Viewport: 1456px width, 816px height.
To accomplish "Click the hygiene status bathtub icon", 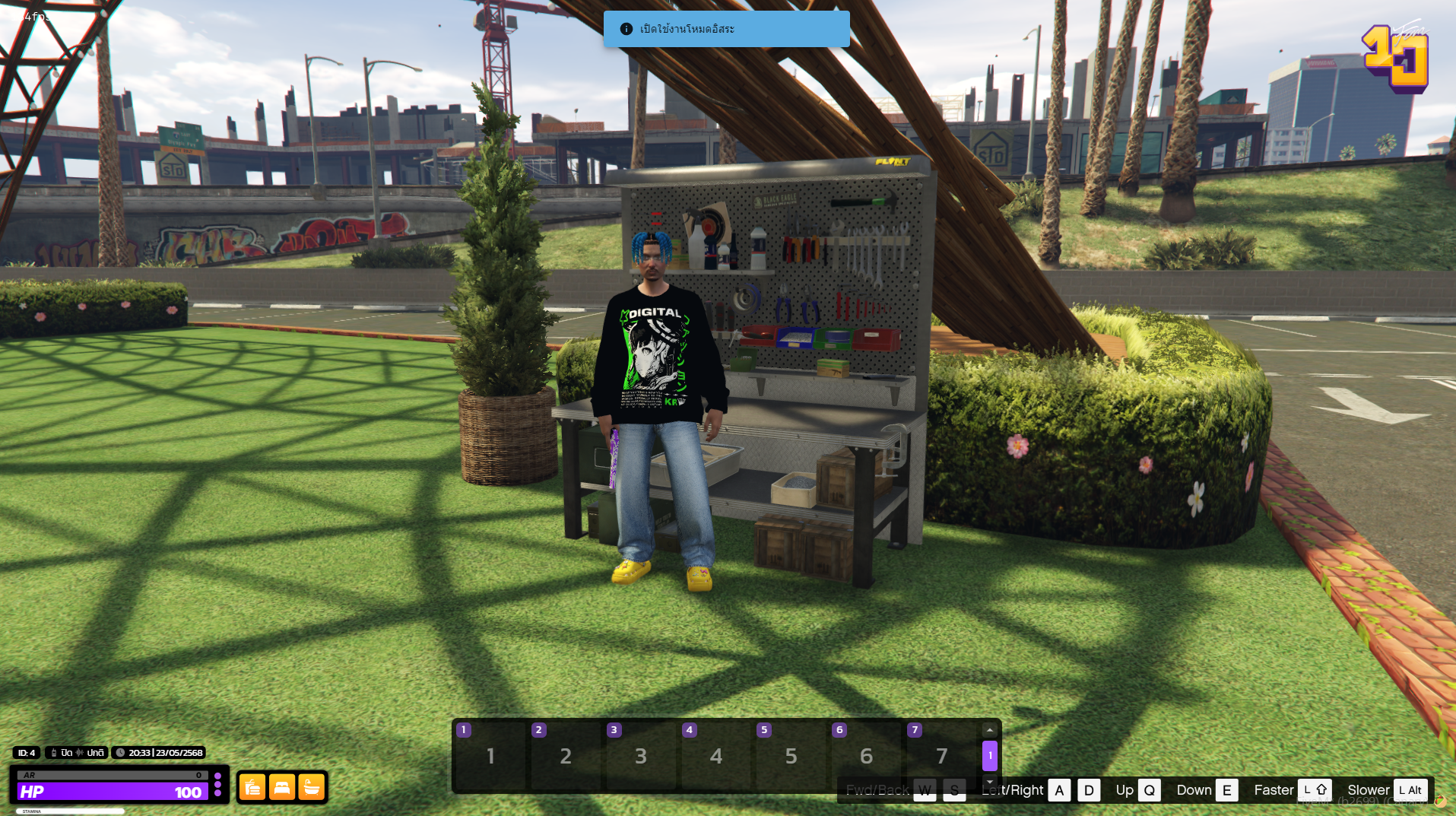I will pyautogui.click(x=311, y=787).
